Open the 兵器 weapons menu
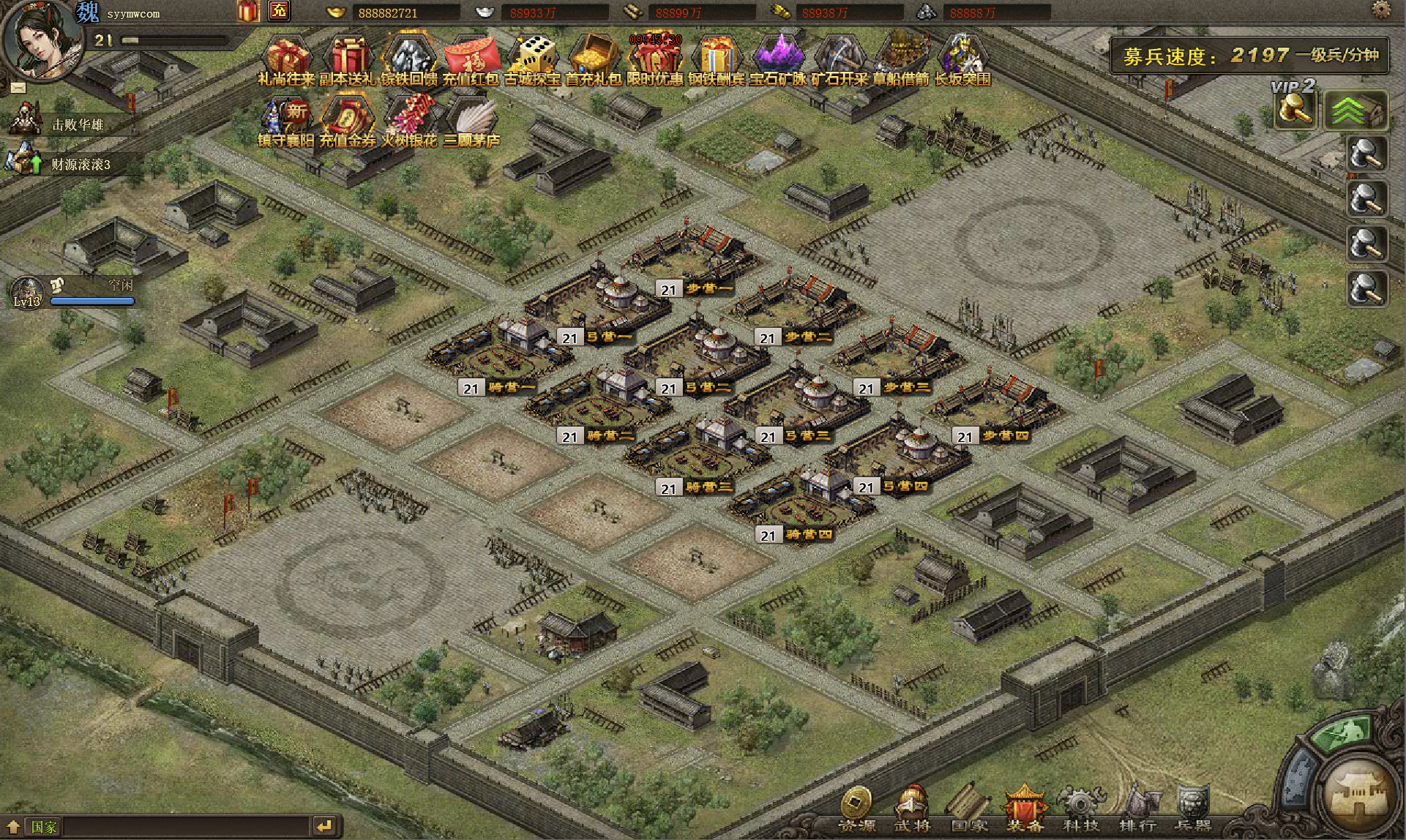The image size is (1406, 840). (x=1193, y=810)
